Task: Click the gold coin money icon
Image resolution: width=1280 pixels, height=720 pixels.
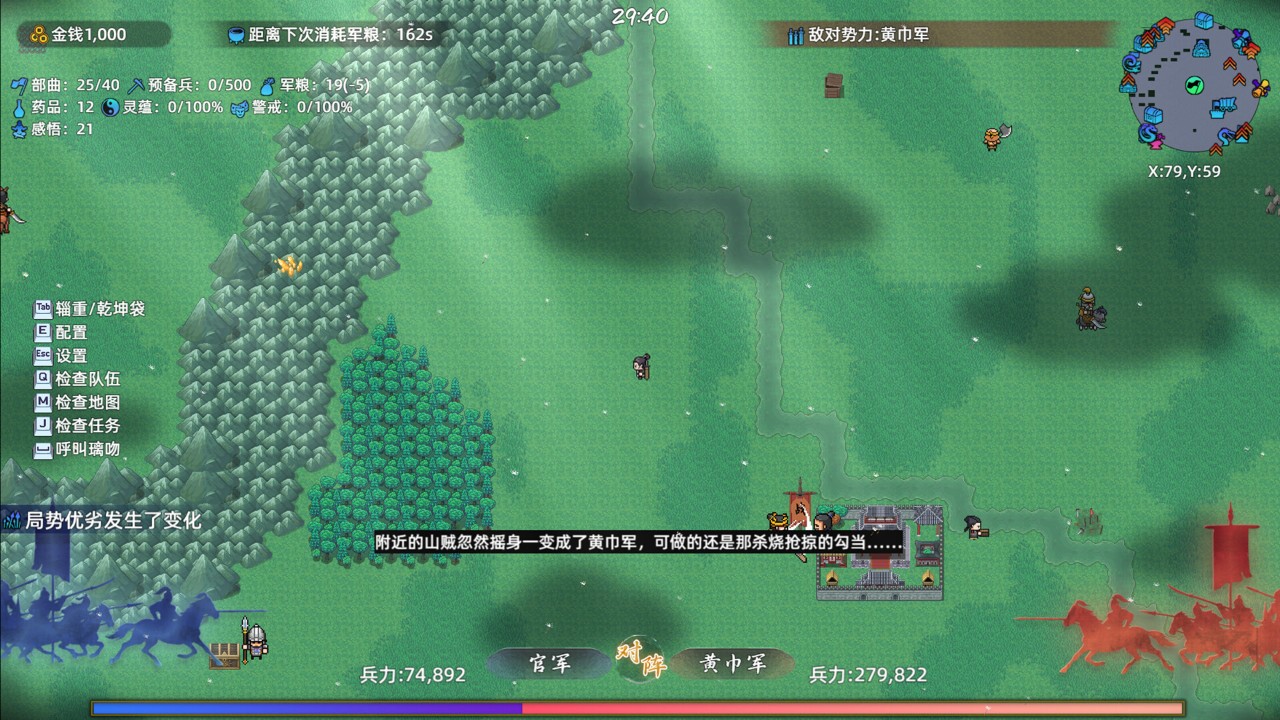Action: pos(39,34)
